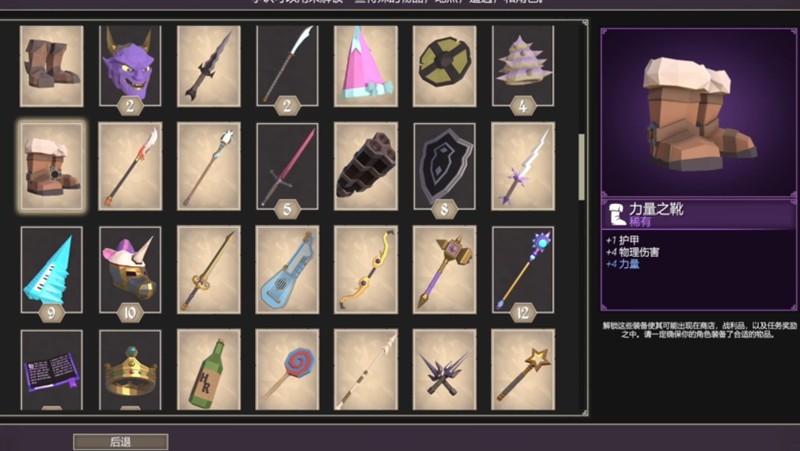Pick the purple pagoda hat card
Image resolution: width=800 pixels, height=451 pixels.
coord(522,64)
